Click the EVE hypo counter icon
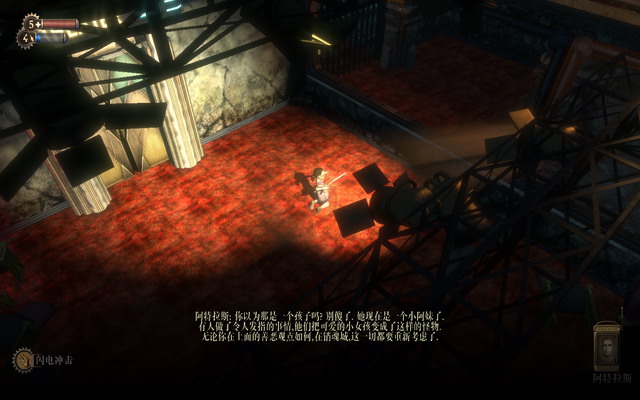 (26, 38)
